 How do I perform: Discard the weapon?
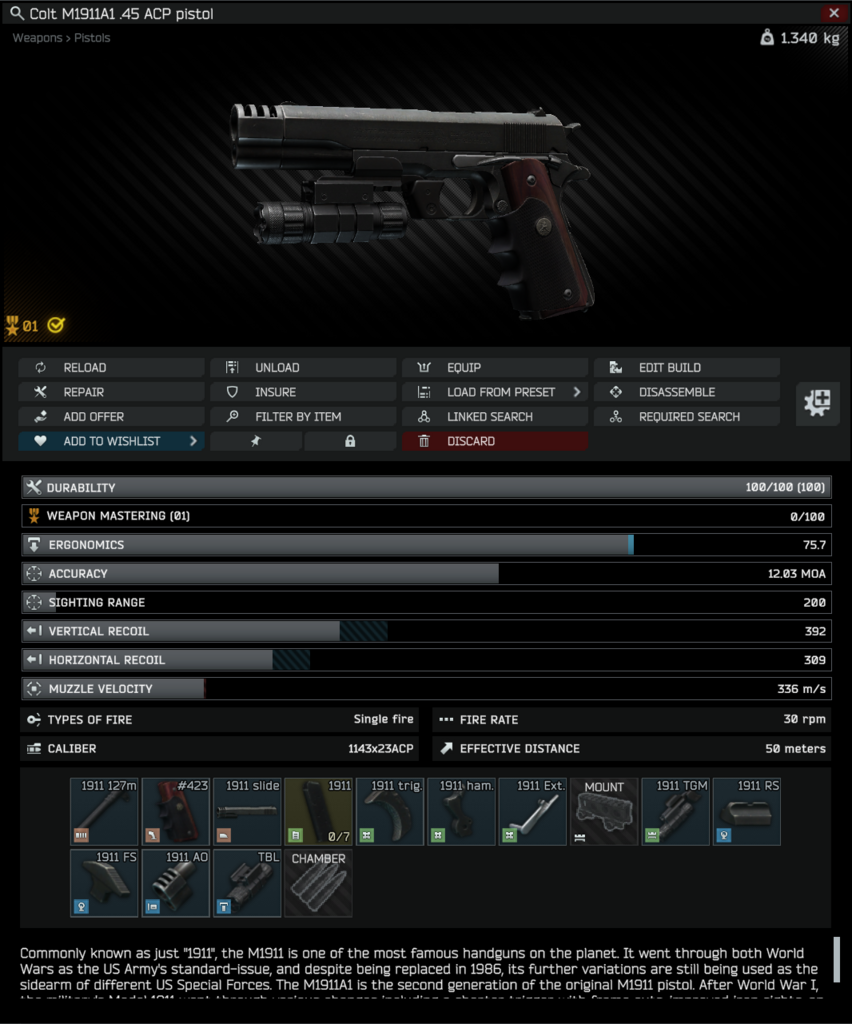coord(494,441)
